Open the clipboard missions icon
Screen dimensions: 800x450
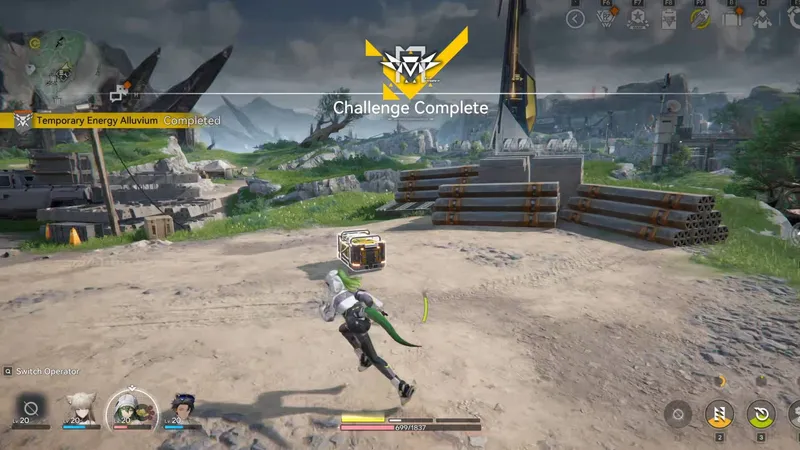[669, 19]
